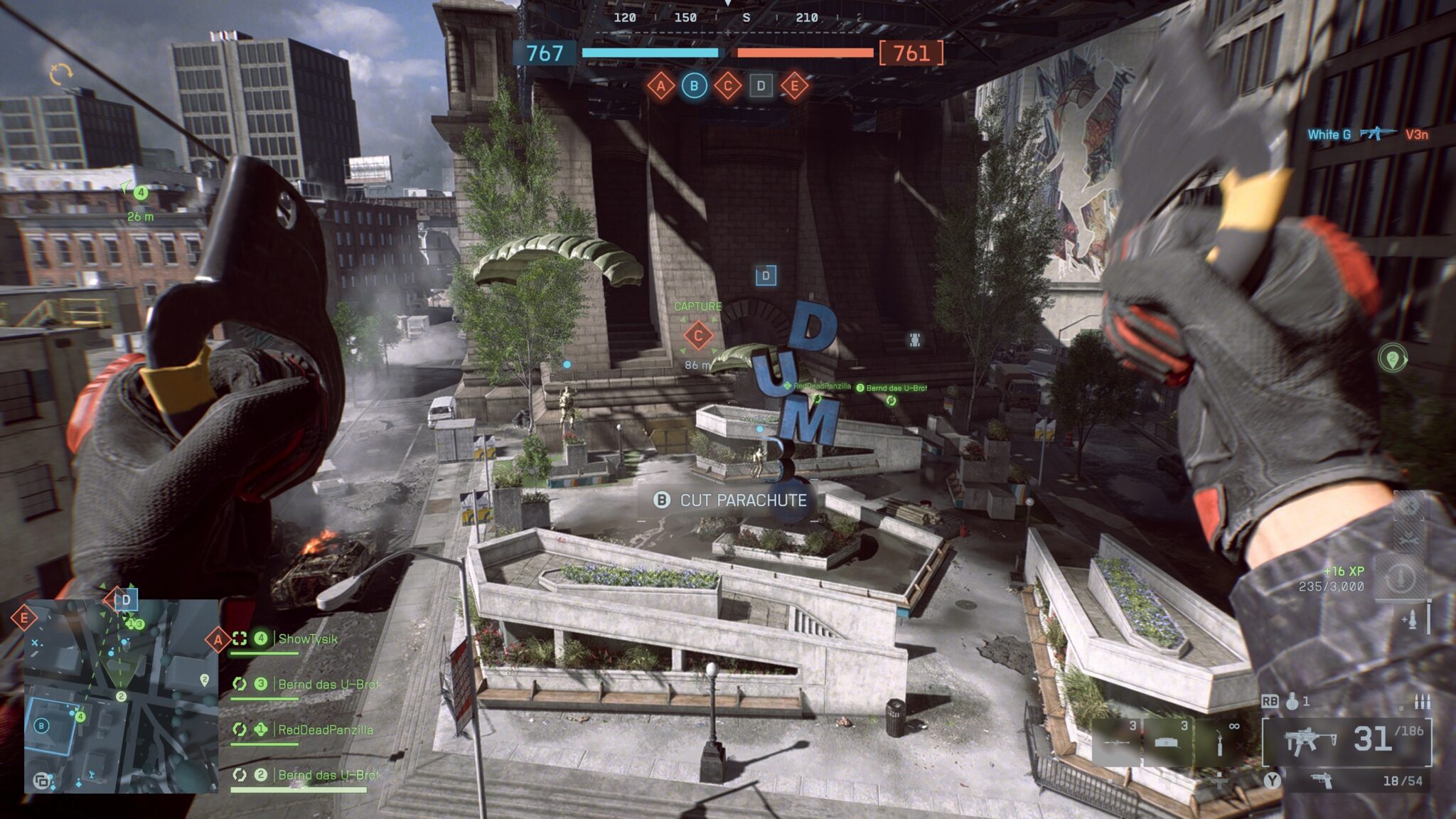Image resolution: width=1456 pixels, height=819 pixels.
Task: Click the Capture C objective marker
Action: coord(698,336)
